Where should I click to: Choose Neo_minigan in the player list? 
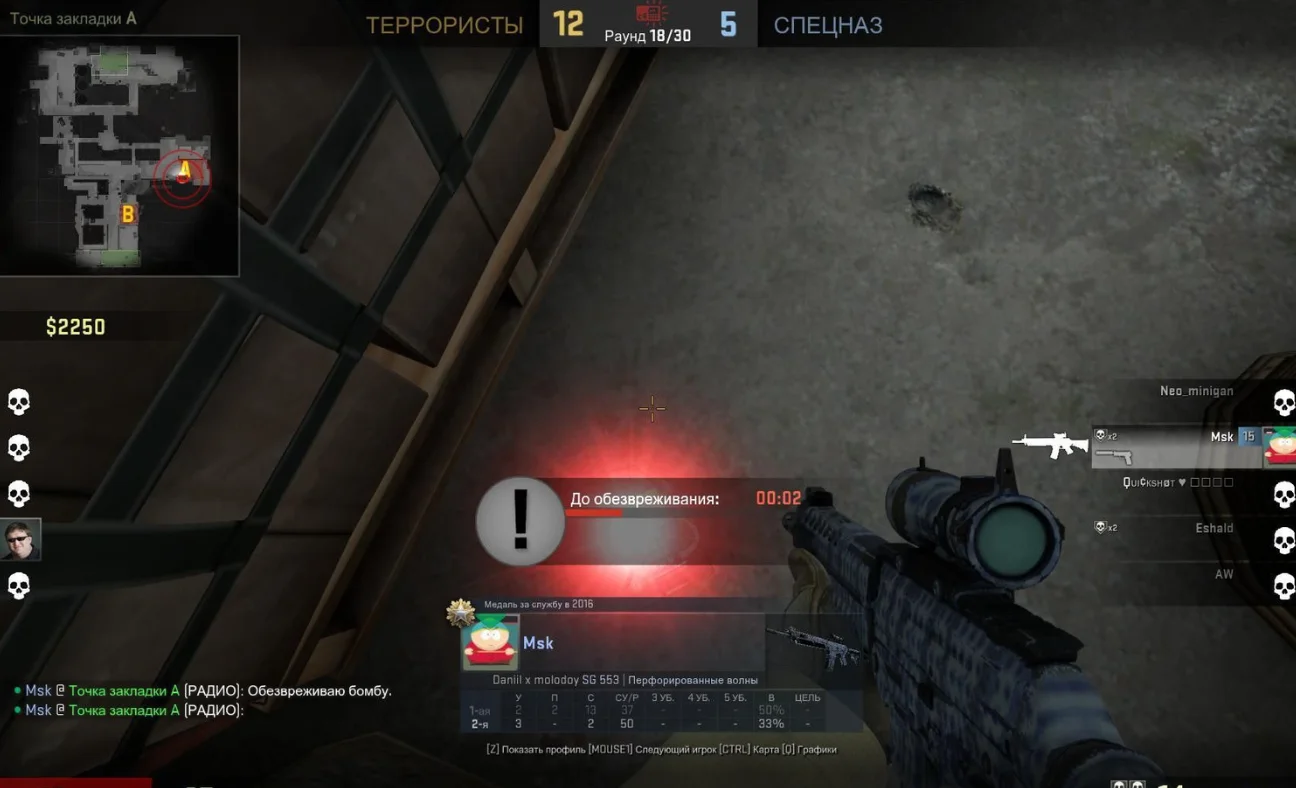(1196, 391)
